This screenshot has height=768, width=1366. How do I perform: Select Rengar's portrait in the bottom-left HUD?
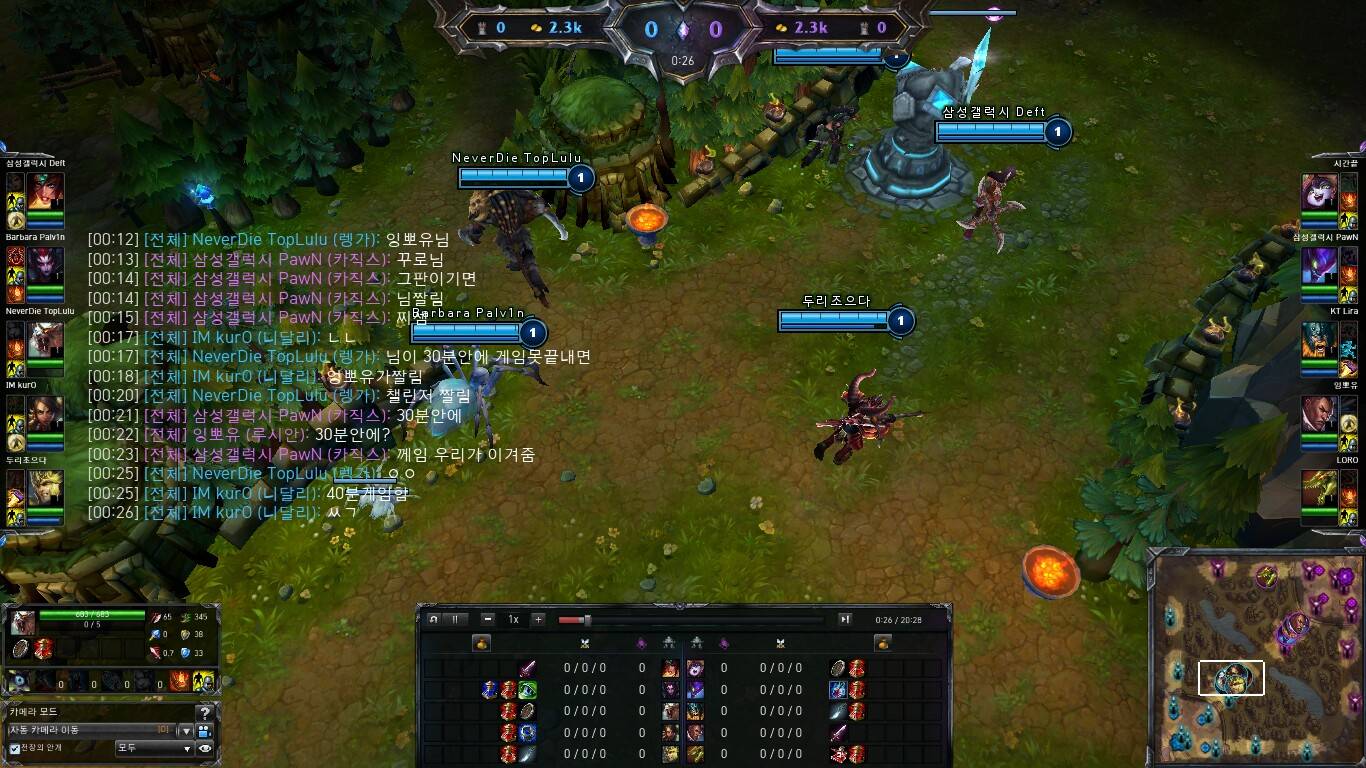coord(22,624)
